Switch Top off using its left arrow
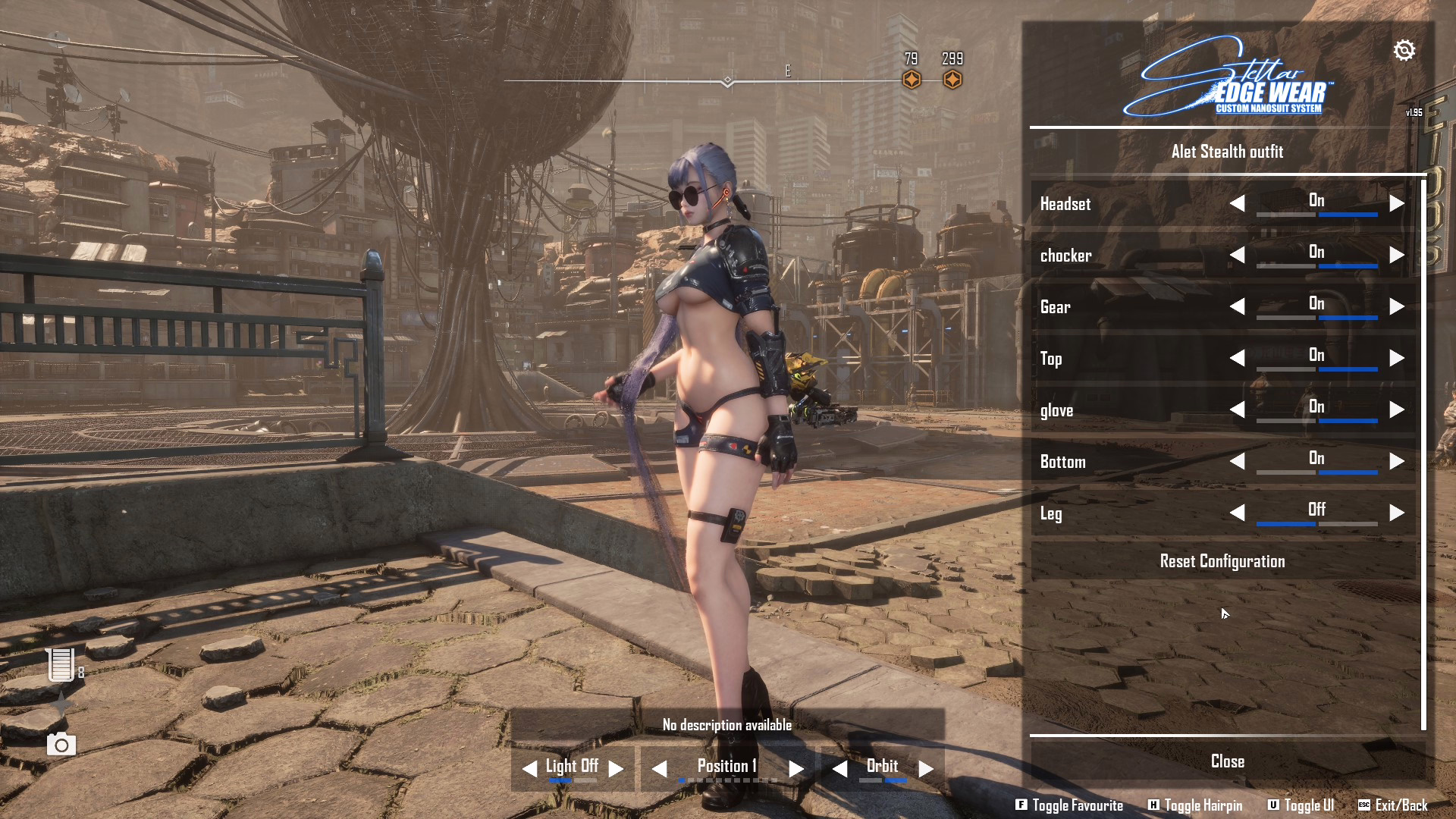Viewport: 1456px width, 819px height. [1237, 358]
